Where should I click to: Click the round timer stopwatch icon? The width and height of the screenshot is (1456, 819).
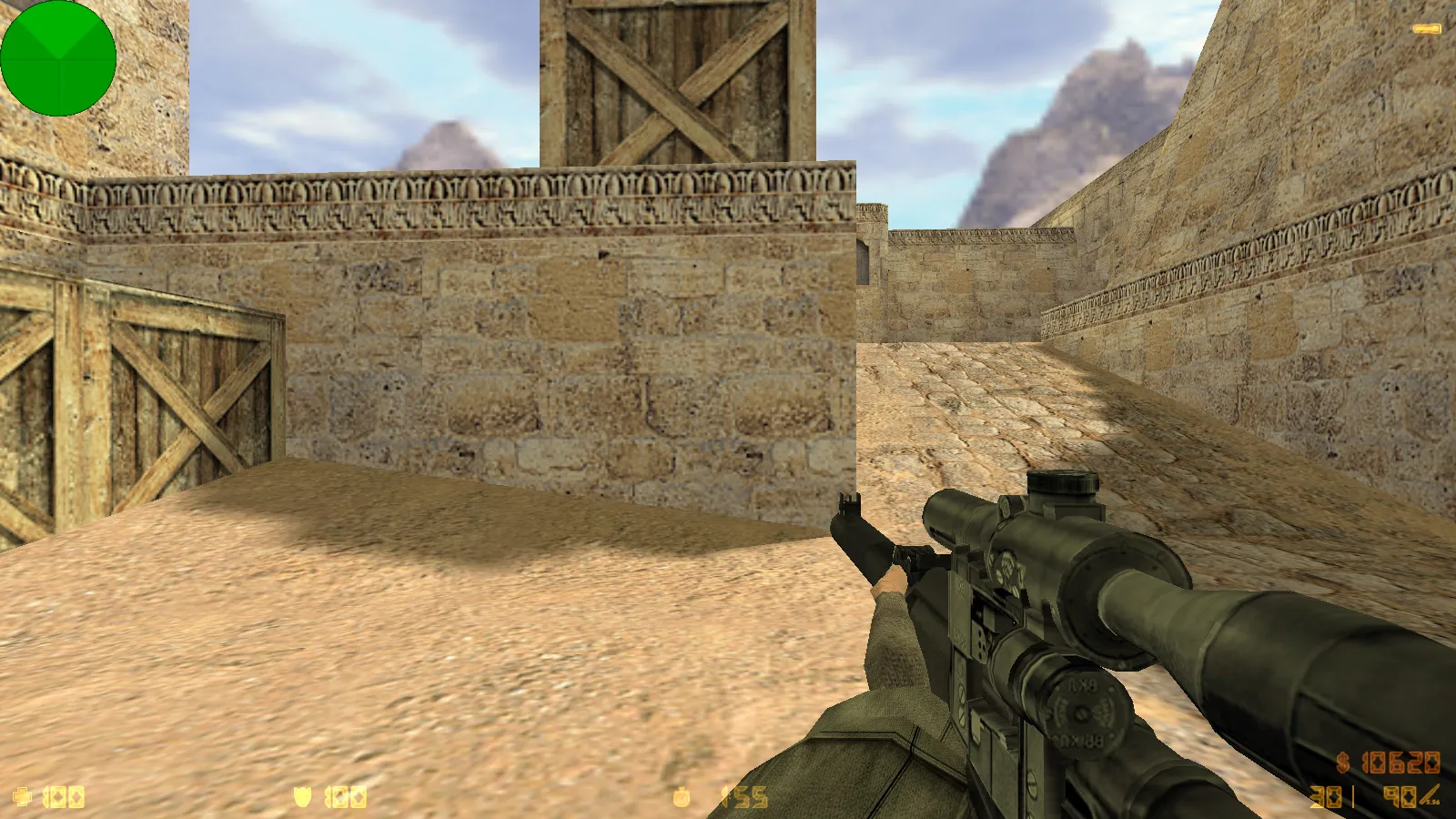(682, 798)
